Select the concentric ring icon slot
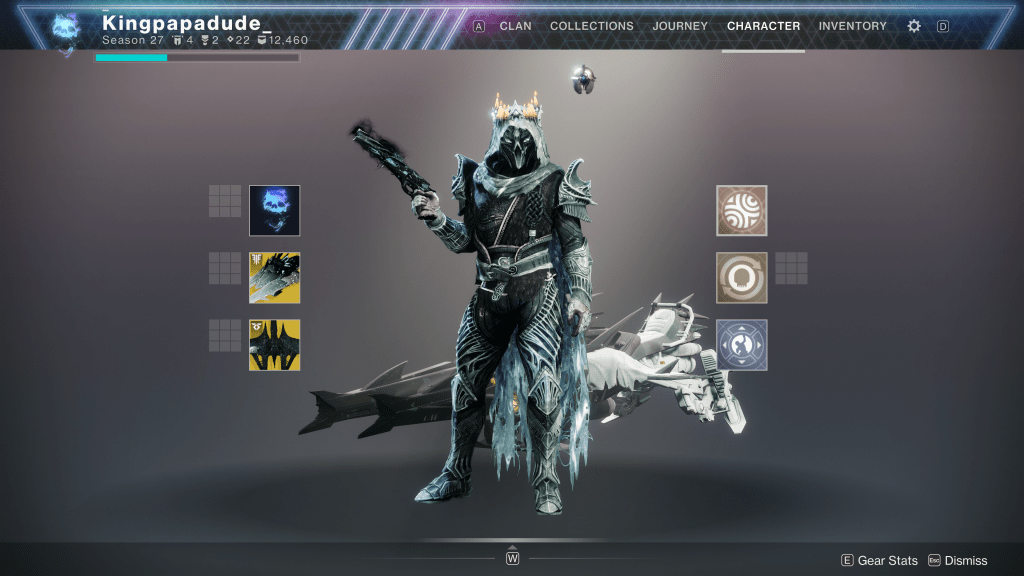Image resolution: width=1024 pixels, height=576 pixels. tap(742, 277)
